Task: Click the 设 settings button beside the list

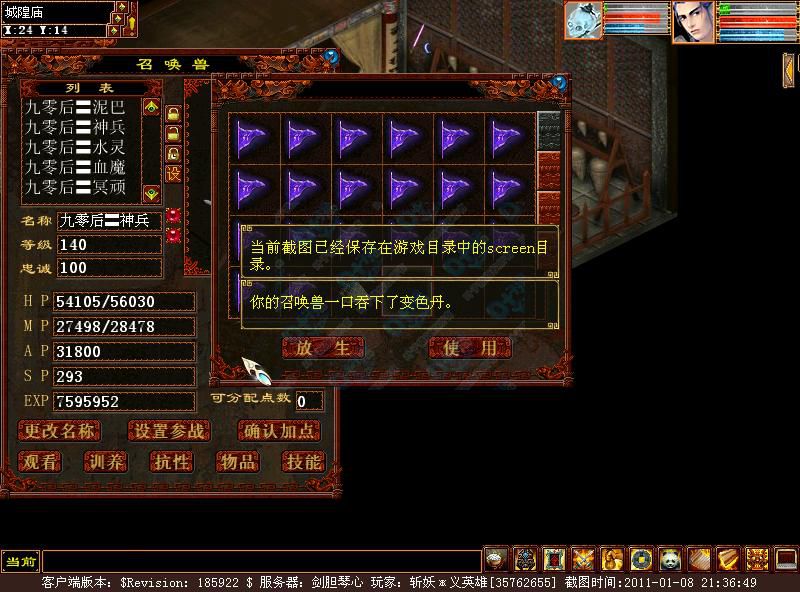Action: (x=173, y=174)
